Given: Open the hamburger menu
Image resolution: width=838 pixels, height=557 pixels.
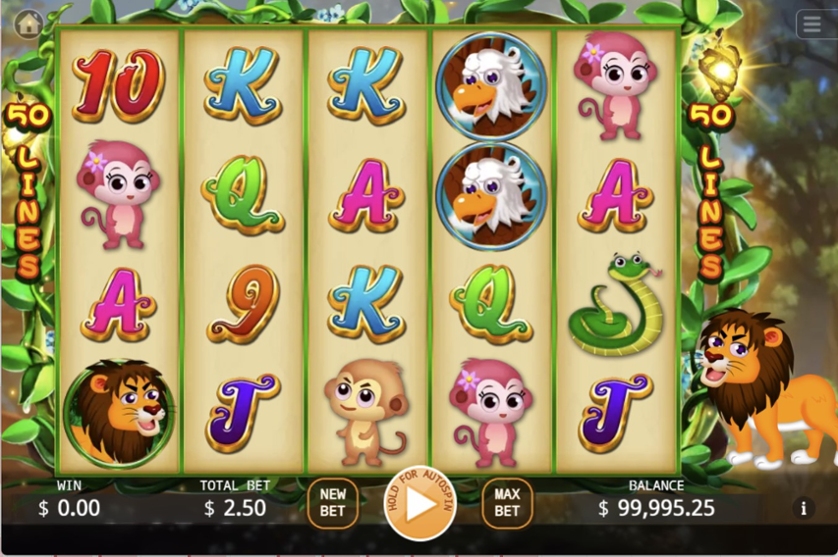Looking at the screenshot, I should pyautogui.click(x=812, y=25).
